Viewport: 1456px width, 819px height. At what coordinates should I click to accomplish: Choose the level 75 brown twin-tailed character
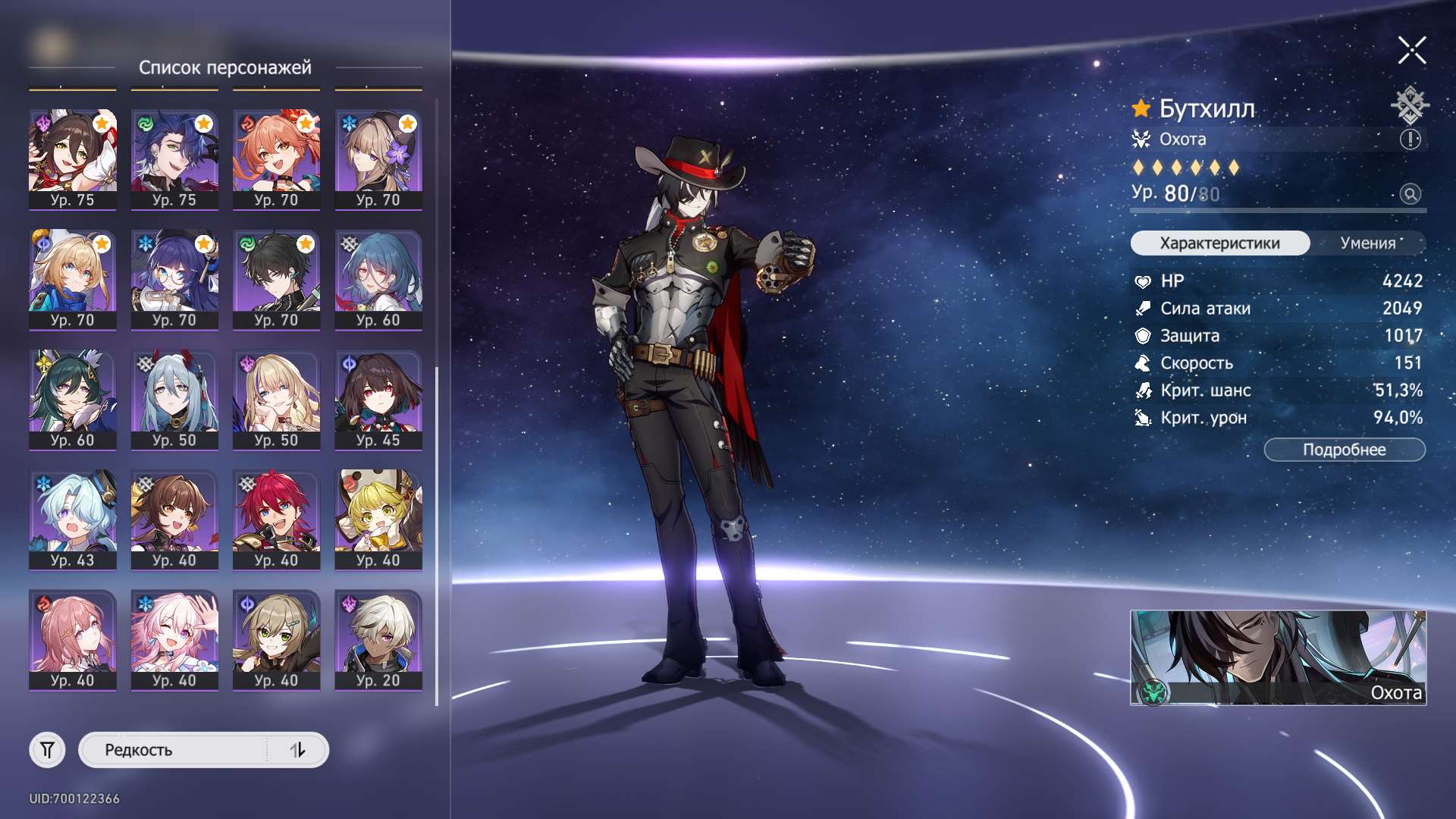click(73, 159)
